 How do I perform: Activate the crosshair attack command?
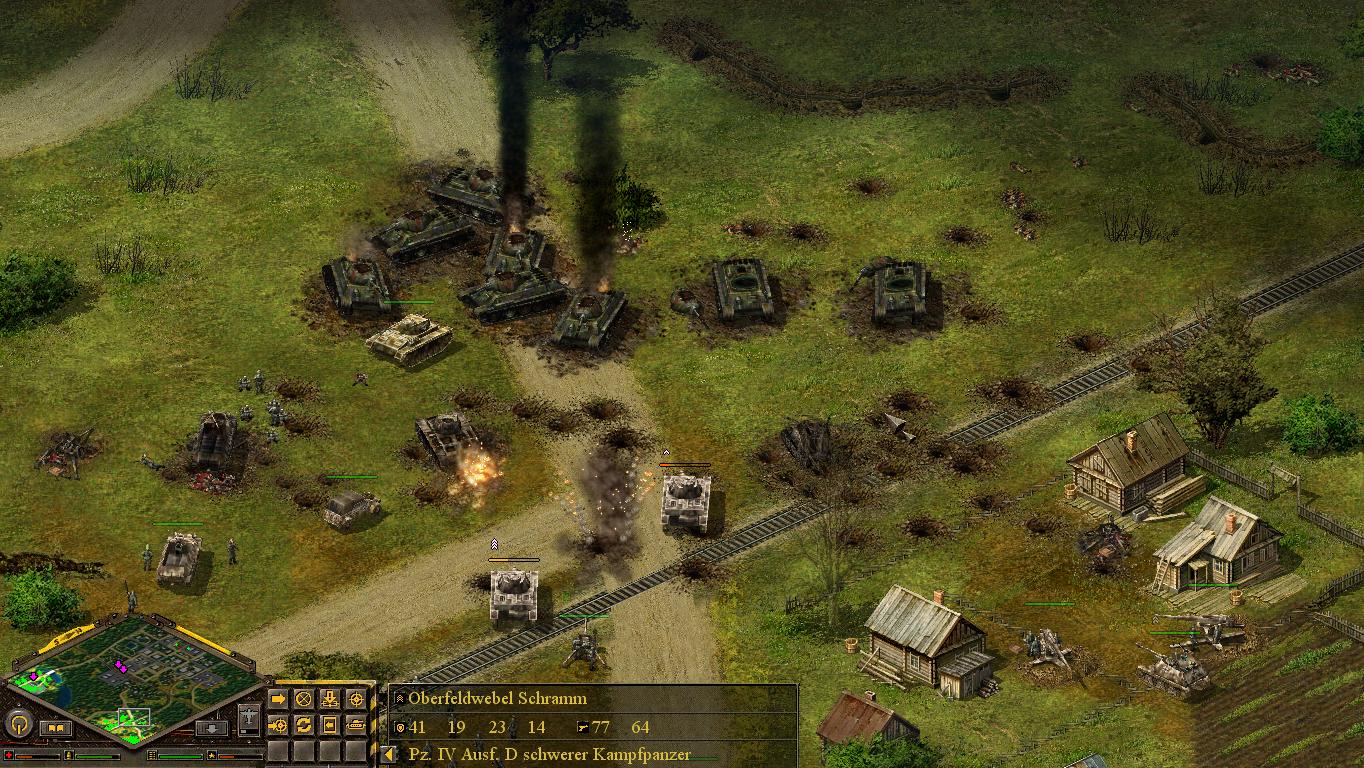tap(355, 698)
